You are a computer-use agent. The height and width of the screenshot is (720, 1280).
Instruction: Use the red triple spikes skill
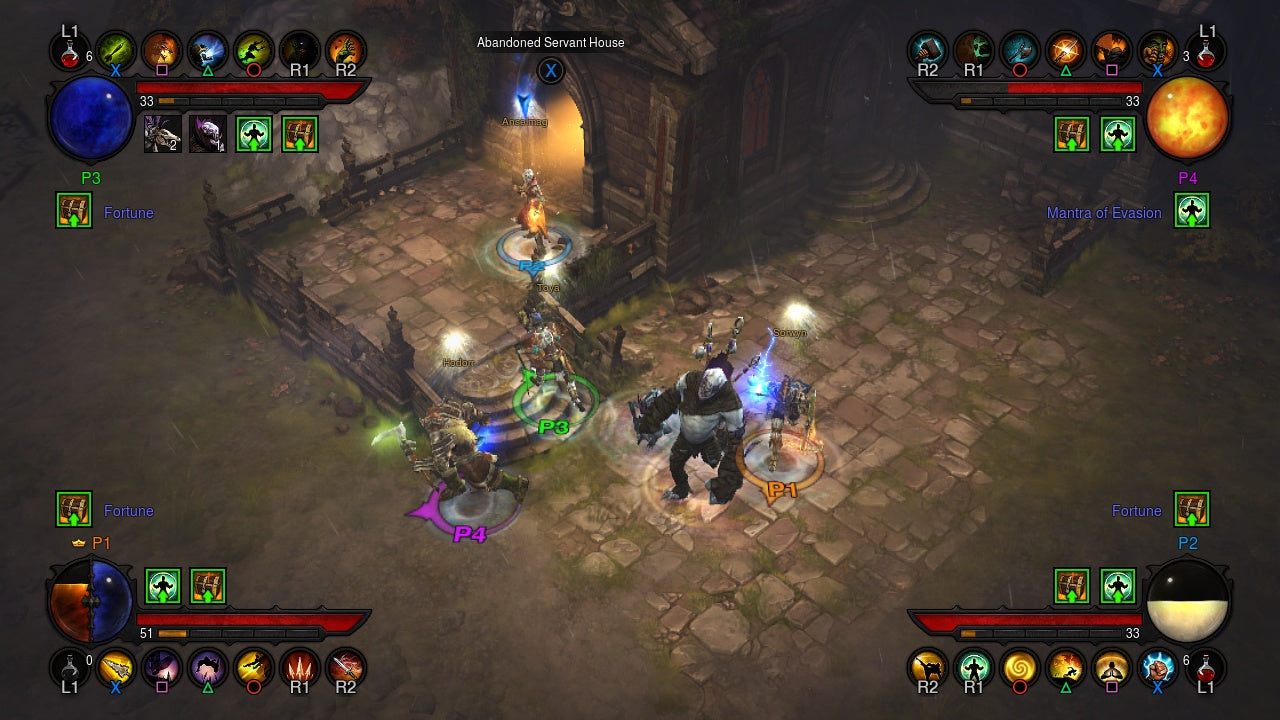click(x=298, y=667)
